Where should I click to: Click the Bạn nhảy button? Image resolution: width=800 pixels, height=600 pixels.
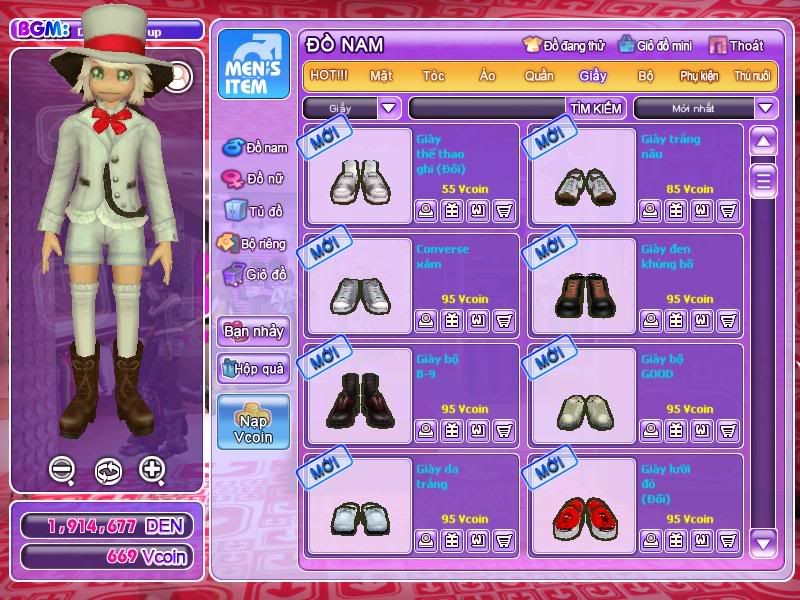pos(253,331)
